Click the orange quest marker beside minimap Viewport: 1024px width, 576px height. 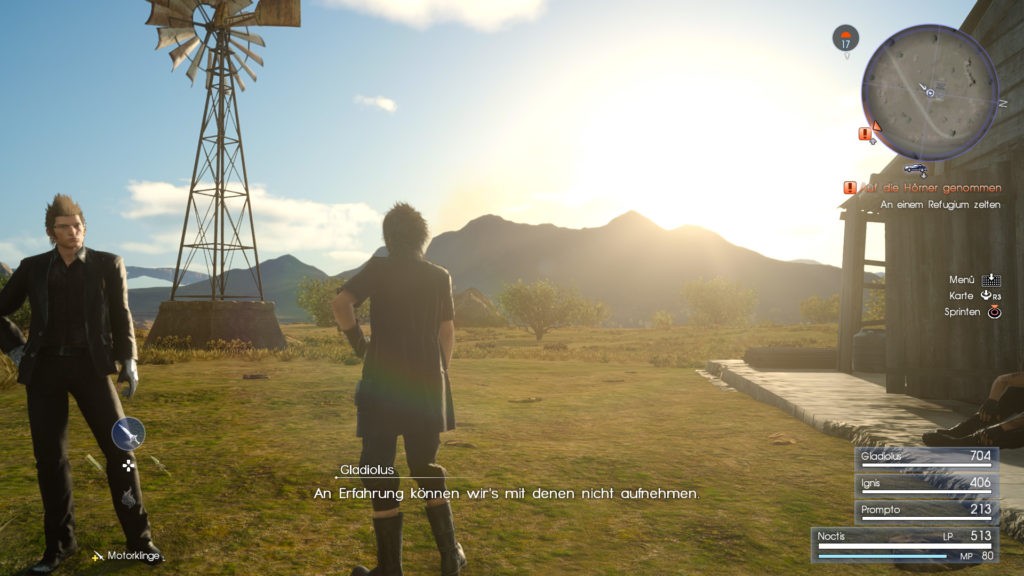(866, 133)
